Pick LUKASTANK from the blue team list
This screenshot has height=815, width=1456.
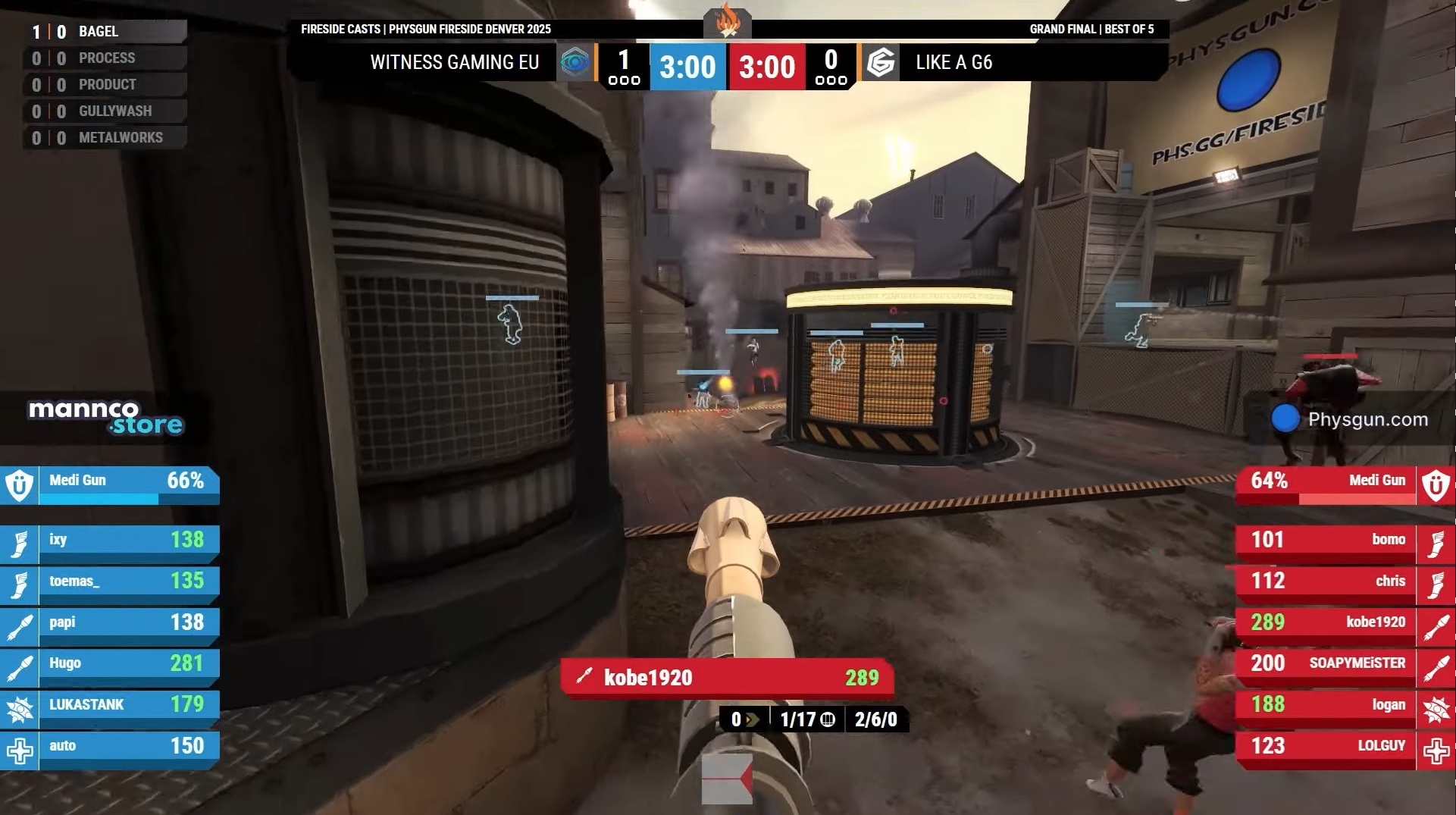(x=110, y=705)
